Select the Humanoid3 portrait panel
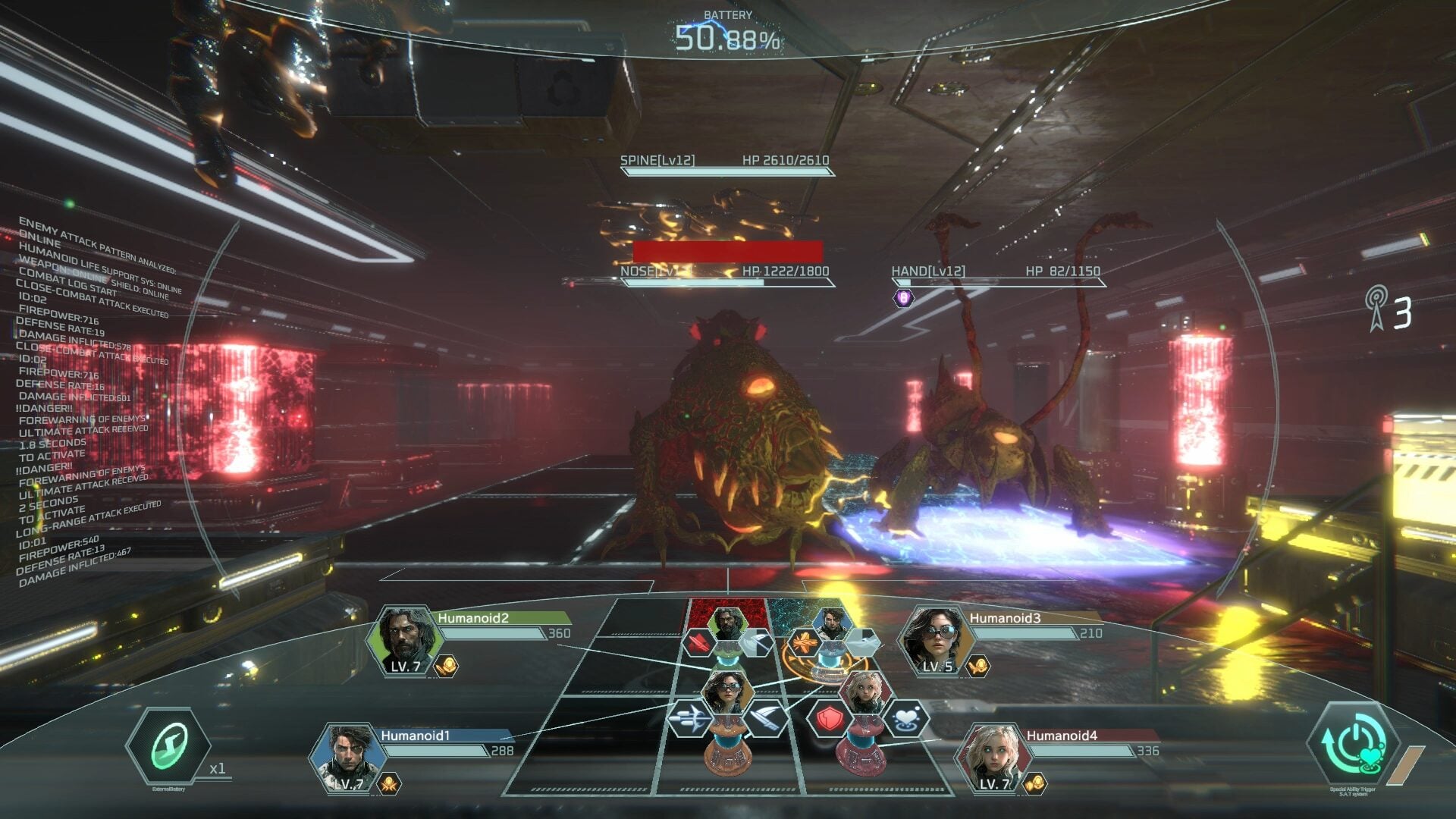The image size is (1456, 819). click(934, 641)
